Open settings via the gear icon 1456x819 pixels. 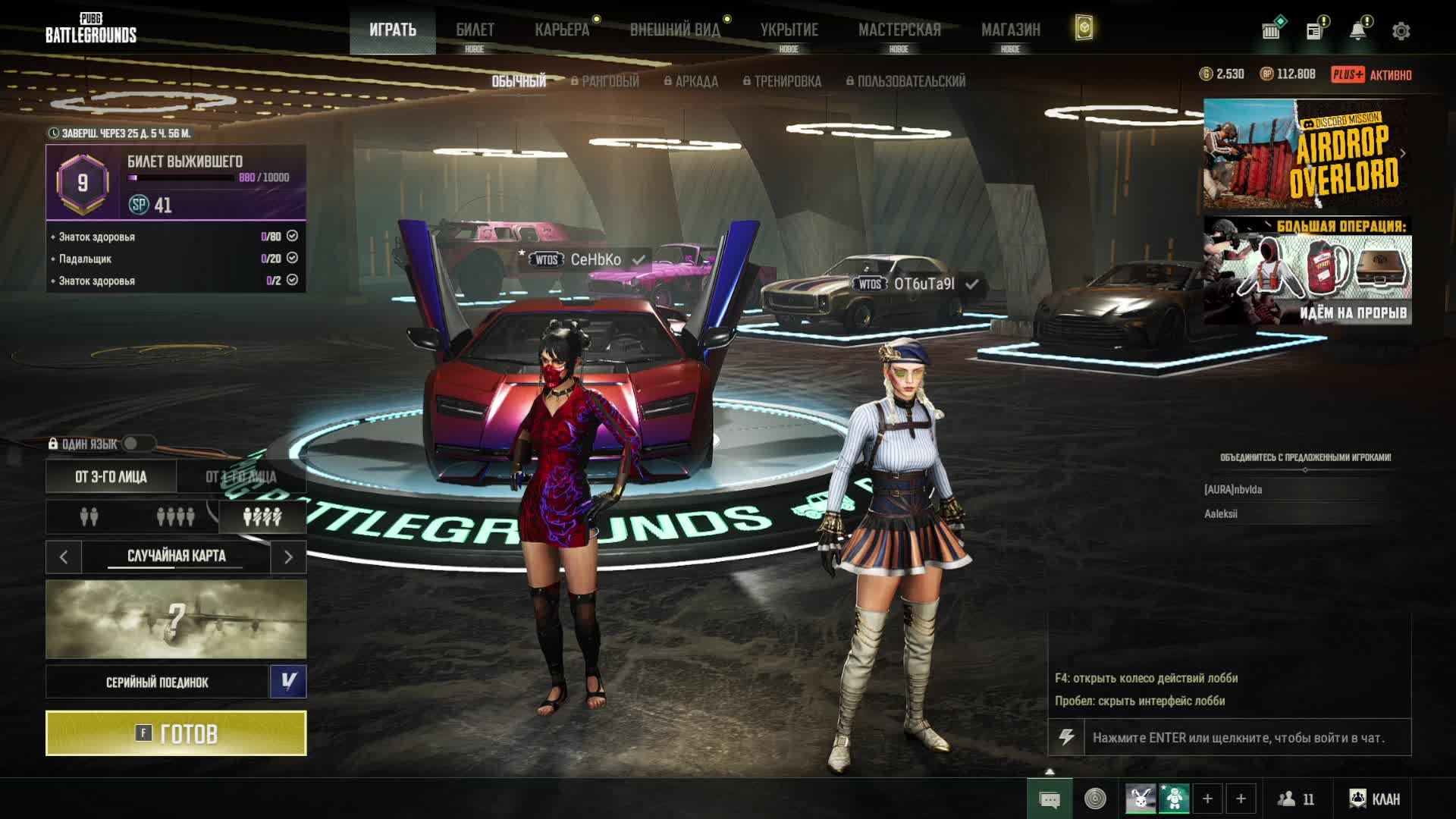tap(1401, 31)
